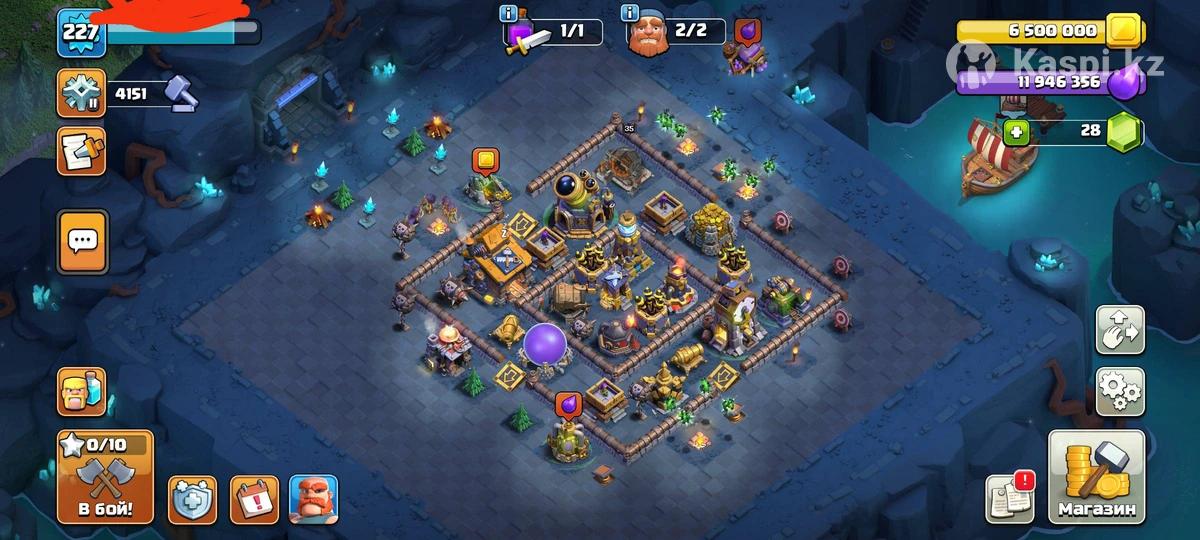The image size is (1200, 540).
Task: Open the settings gear menu
Action: (1120, 392)
